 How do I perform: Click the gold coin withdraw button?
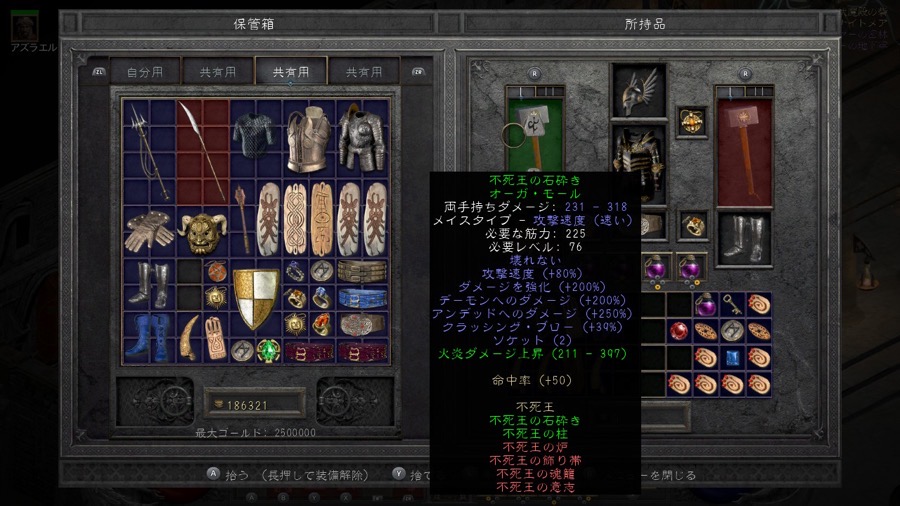click(217, 403)
